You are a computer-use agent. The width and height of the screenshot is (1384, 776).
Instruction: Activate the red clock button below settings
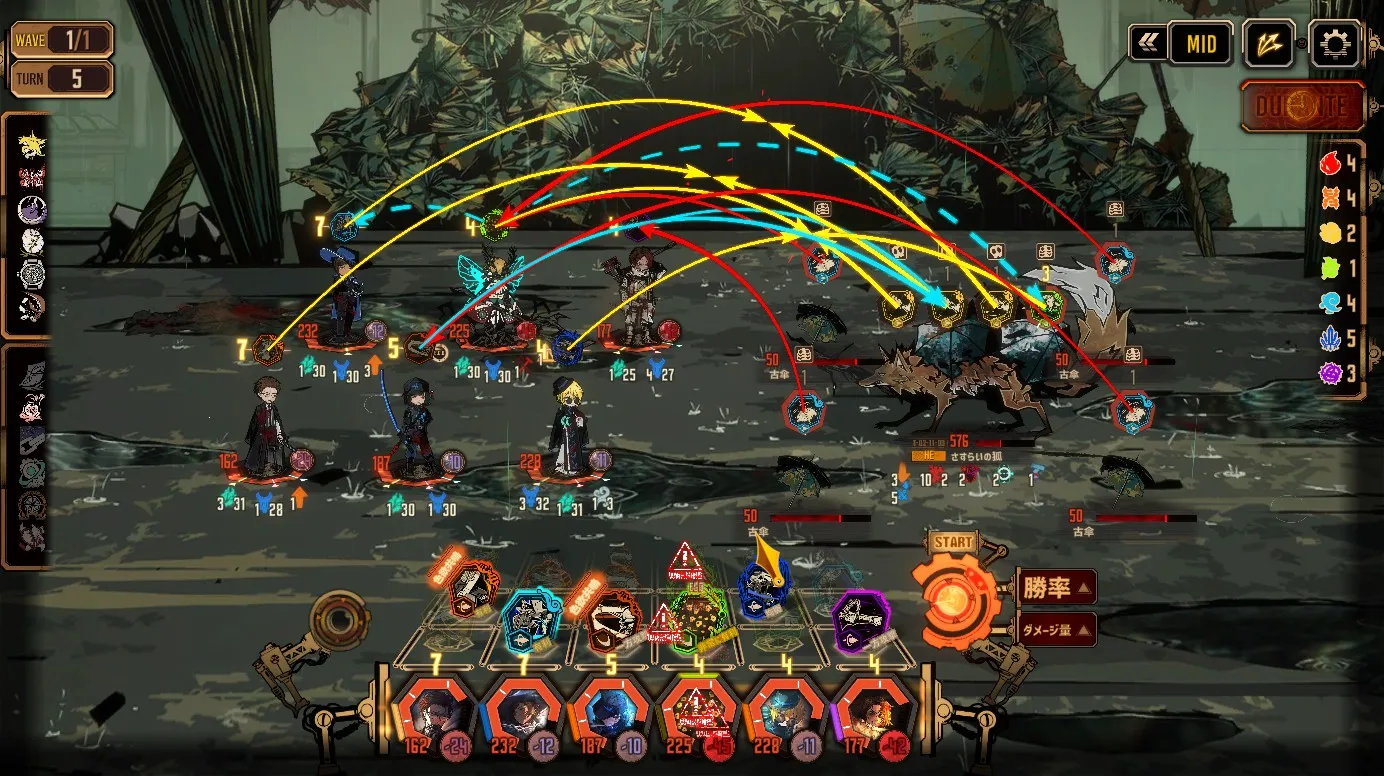[1302, 107]
